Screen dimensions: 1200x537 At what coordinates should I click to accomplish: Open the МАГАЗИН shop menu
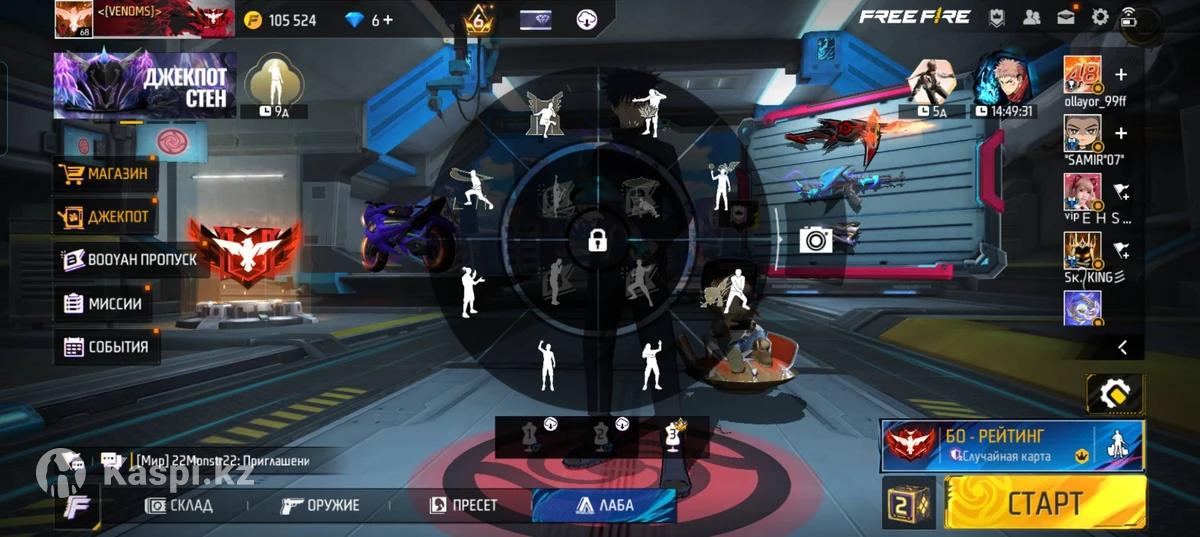(107, 175)
